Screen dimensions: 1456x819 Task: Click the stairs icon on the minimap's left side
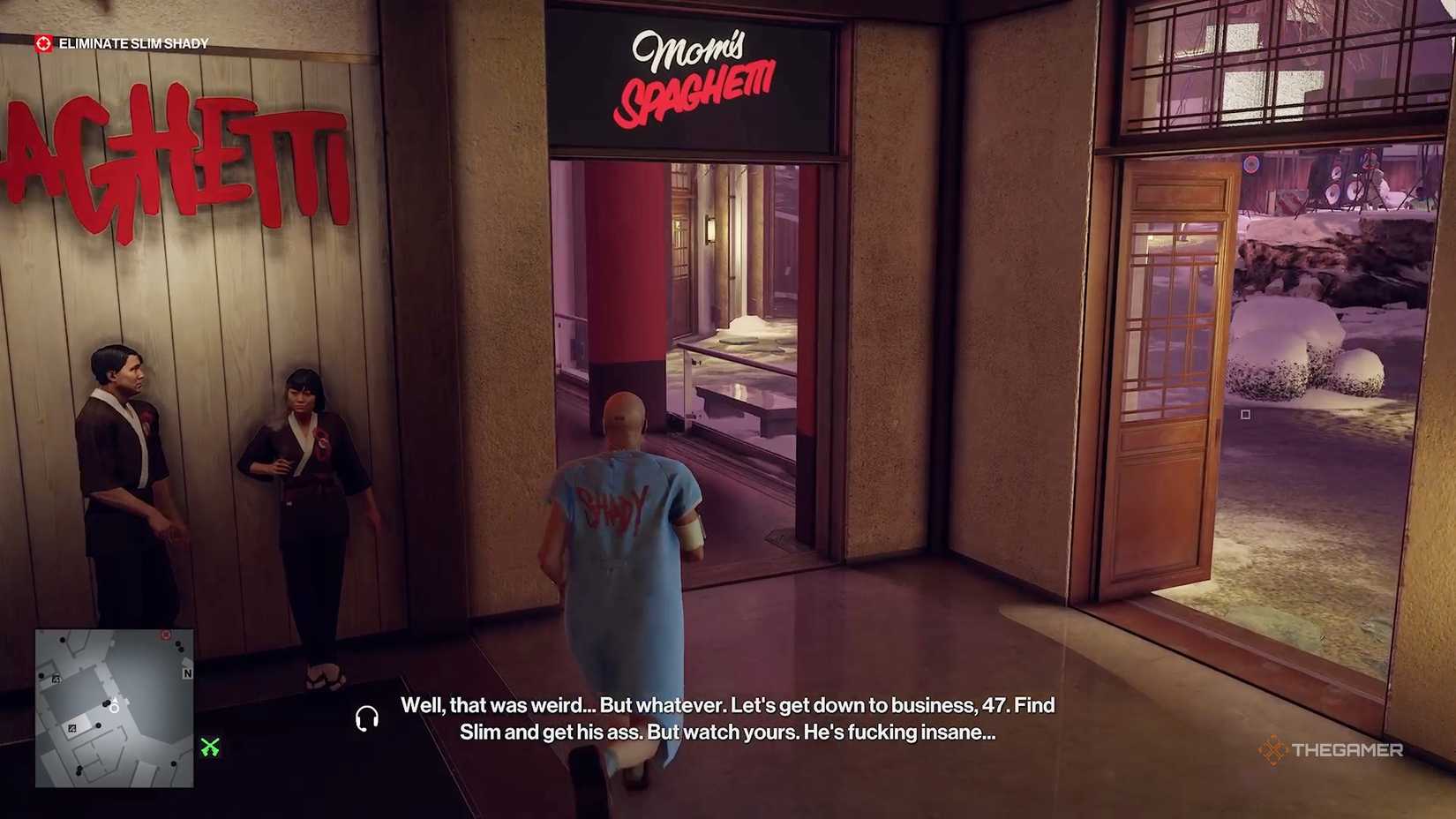tap(56, 680)
